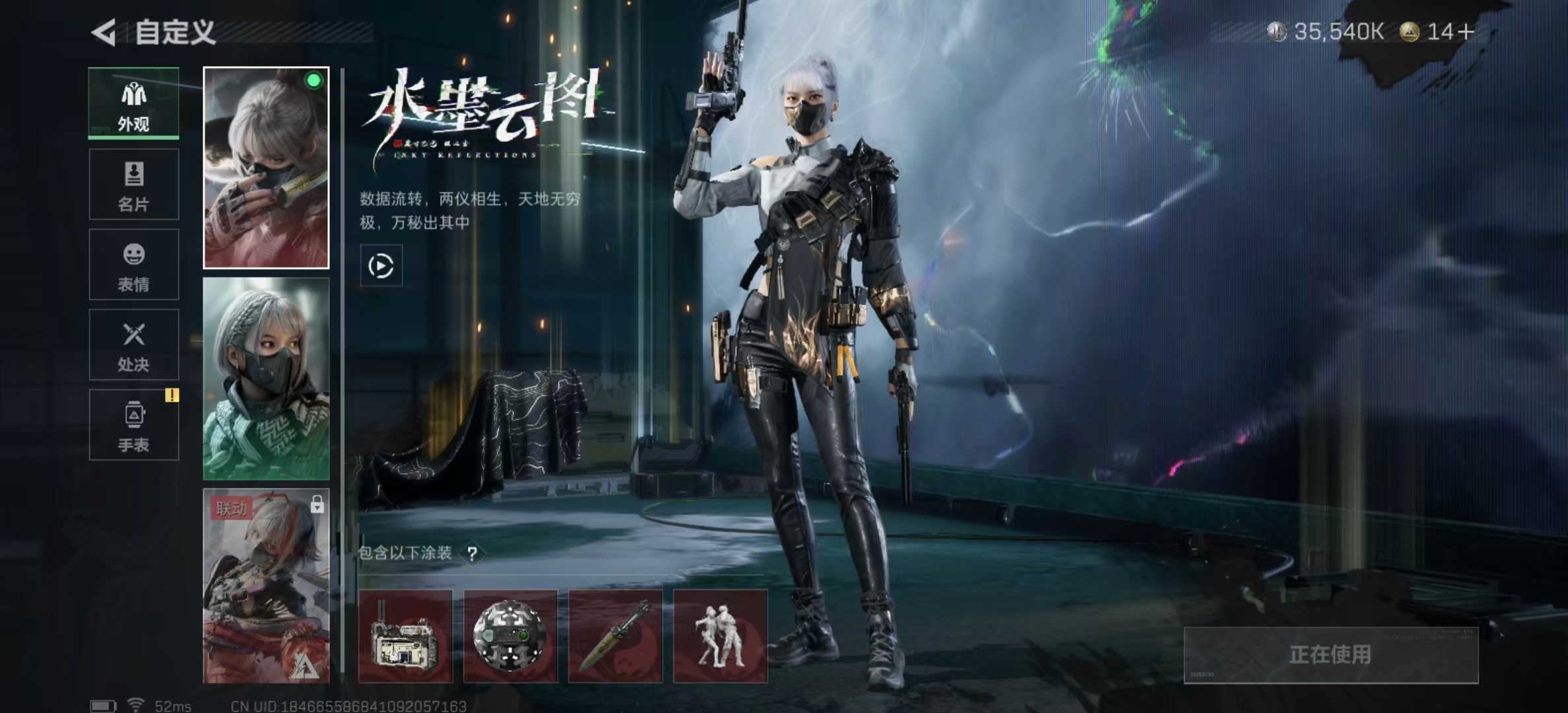1568x713 pixels.
Task: View the camouflage sphere item tile
Action: pyautogui.click(x=510, y=636)
